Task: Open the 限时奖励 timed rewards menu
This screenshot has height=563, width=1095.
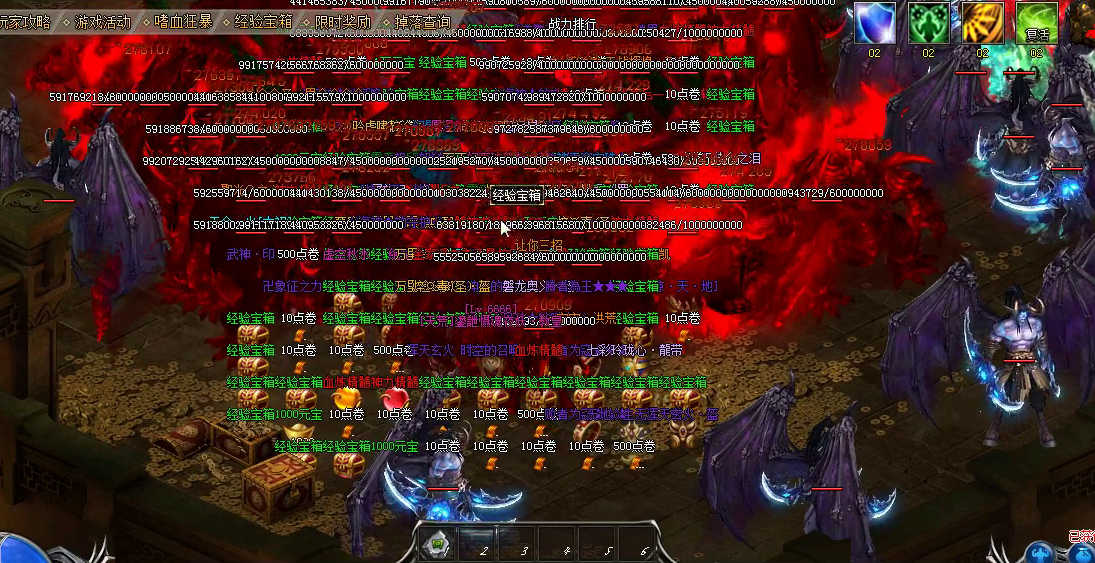Action: pos(342,21)
